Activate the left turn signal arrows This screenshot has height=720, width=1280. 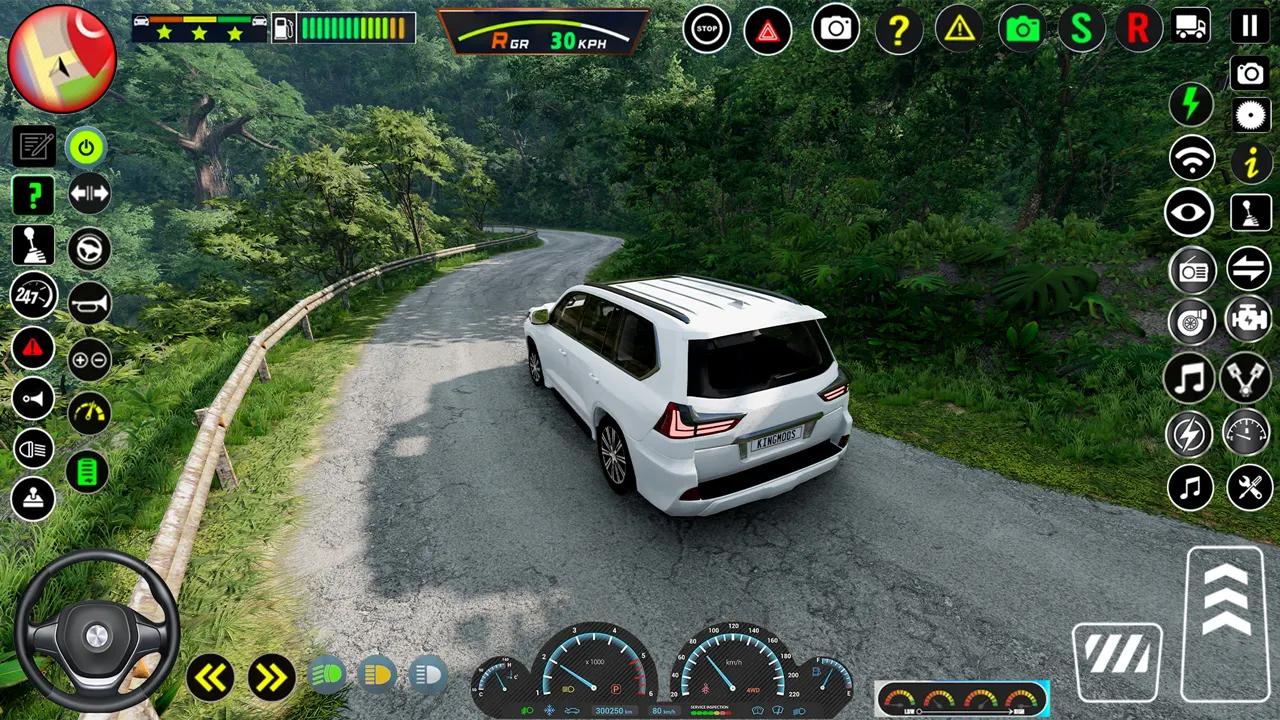click(210, 678)
